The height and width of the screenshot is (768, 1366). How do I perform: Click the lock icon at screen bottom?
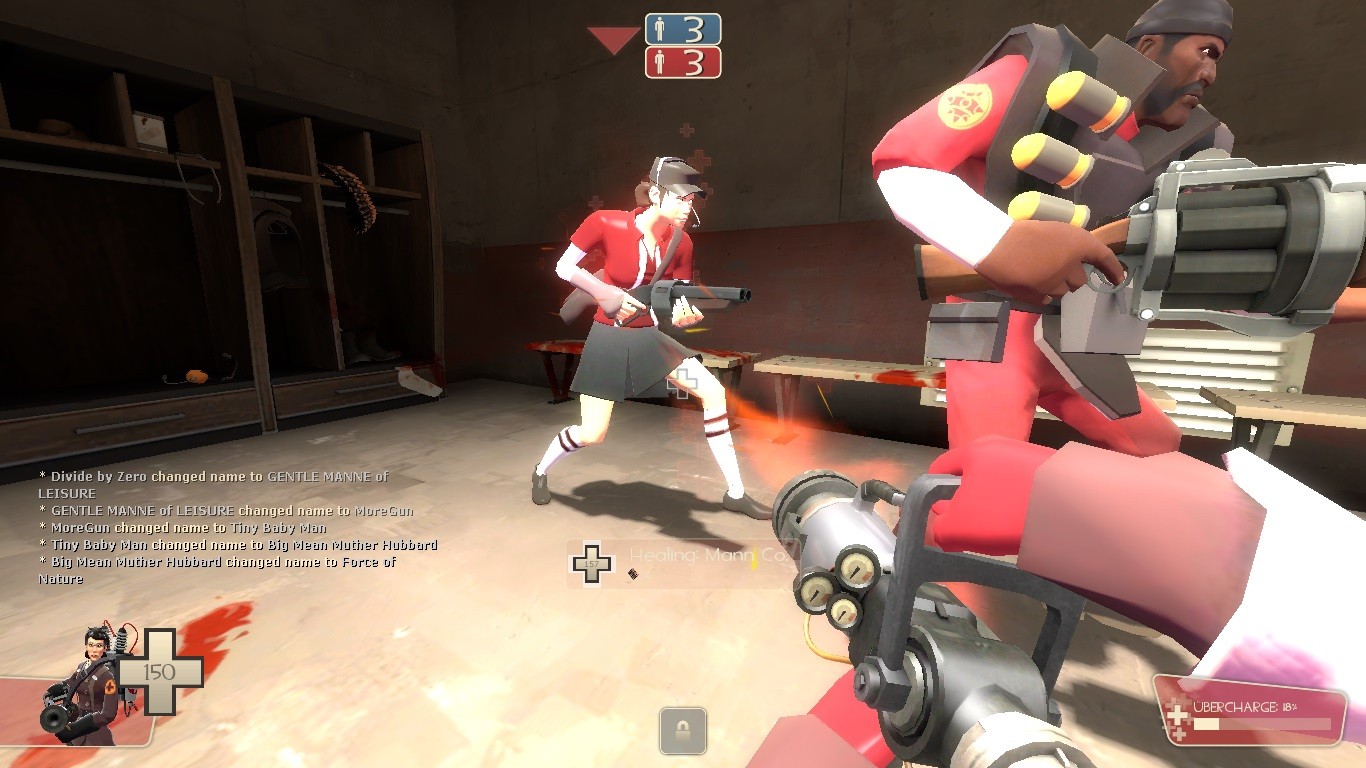coord(683,731)
